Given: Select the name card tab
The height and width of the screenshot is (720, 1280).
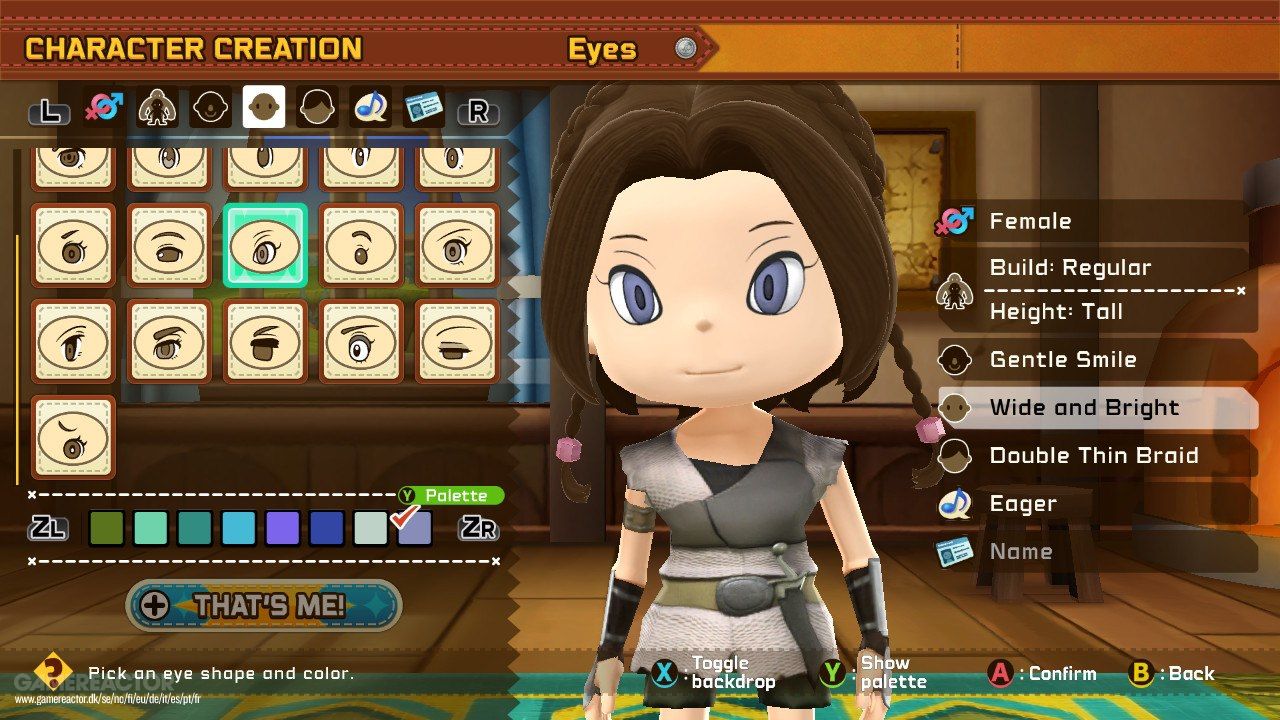Looking at the screenshot, I should tap(424, 108).
